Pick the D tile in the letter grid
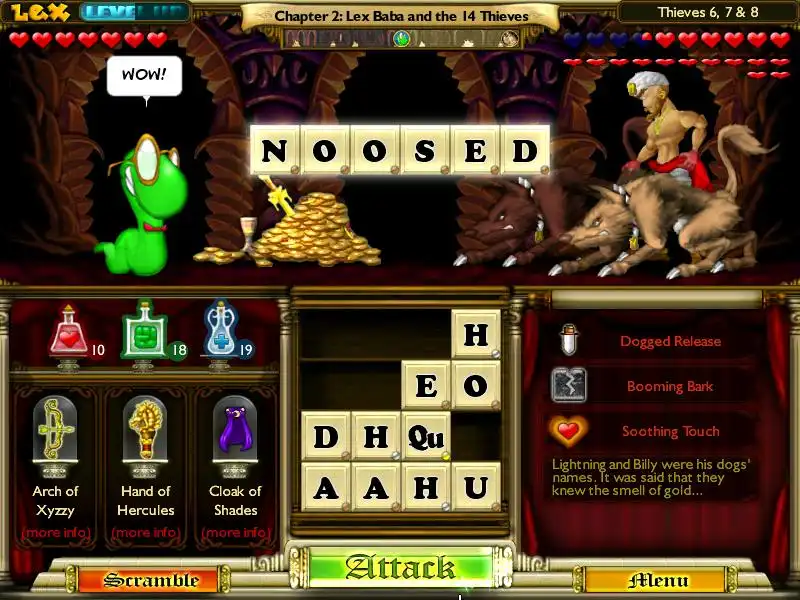This screenshot has width=800, height=600. coord(326,436)
